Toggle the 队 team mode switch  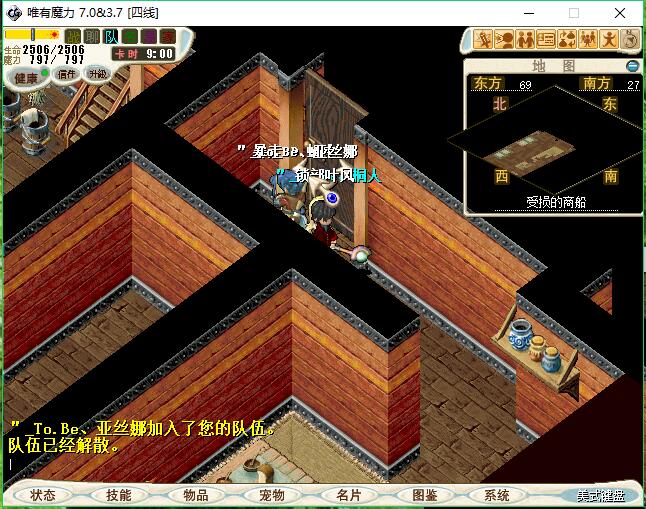(111, 37)
